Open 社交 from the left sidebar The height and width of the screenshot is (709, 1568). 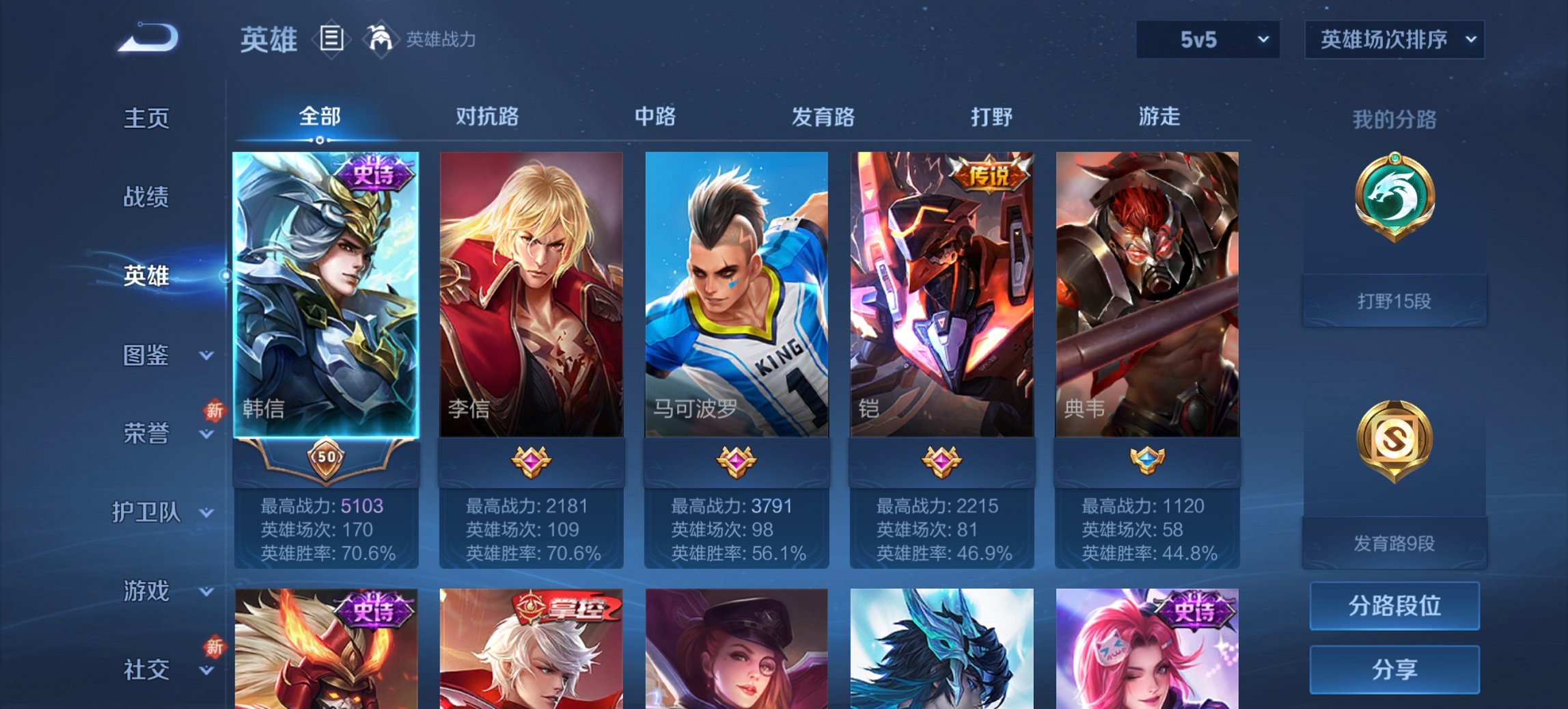tap(147, 670)
